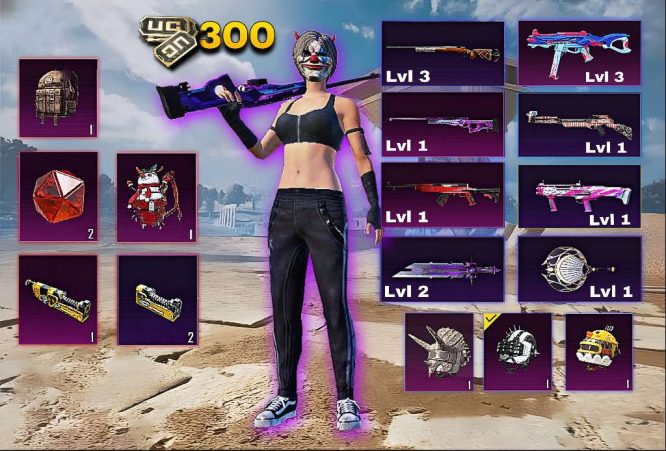Select the Lvl 3 blue and pink SMG skin
Screen dimensions: 666x451
point(579,53)
